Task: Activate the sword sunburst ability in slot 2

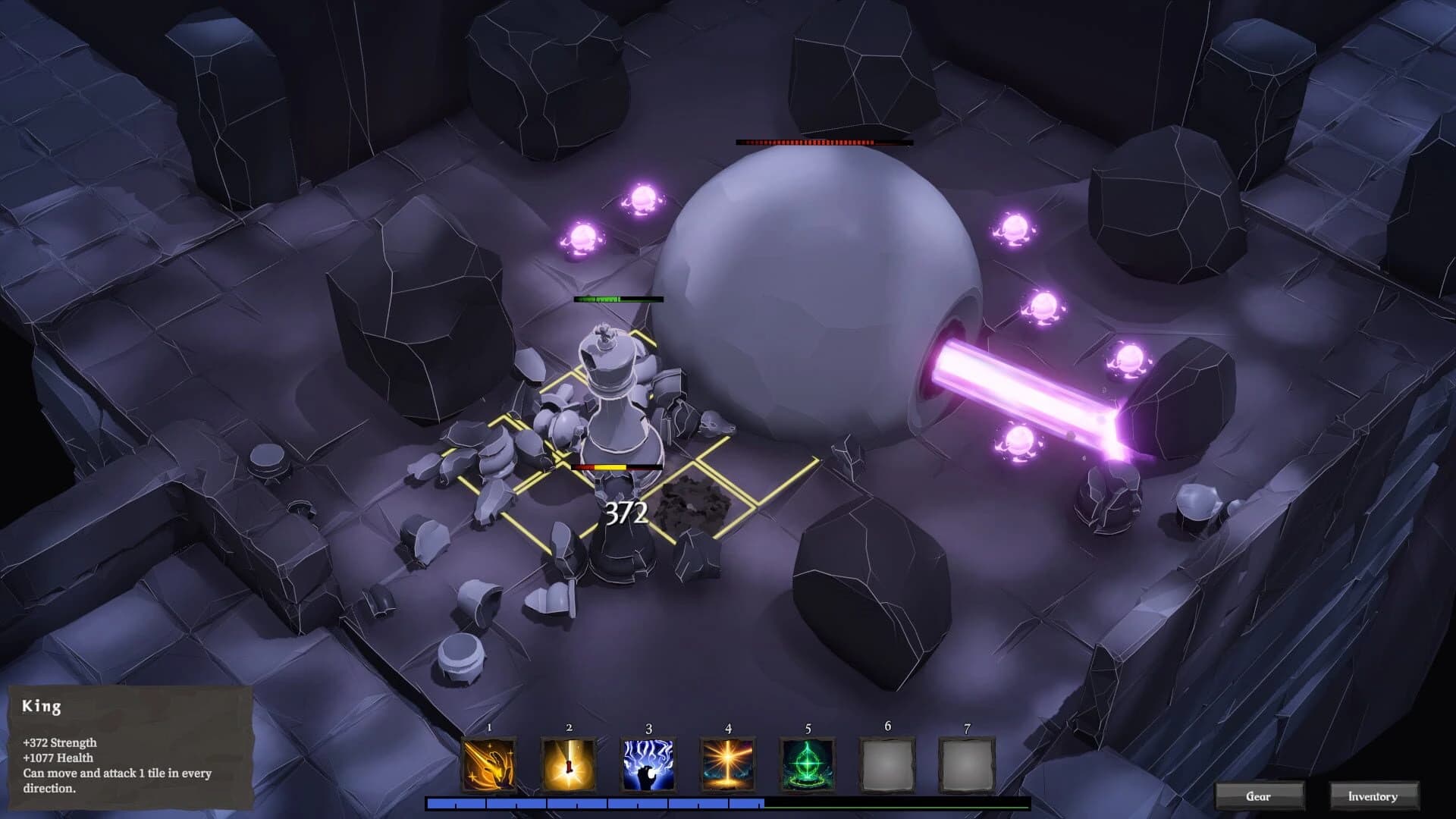Action: pyautogui.click(x=570, y=762)
